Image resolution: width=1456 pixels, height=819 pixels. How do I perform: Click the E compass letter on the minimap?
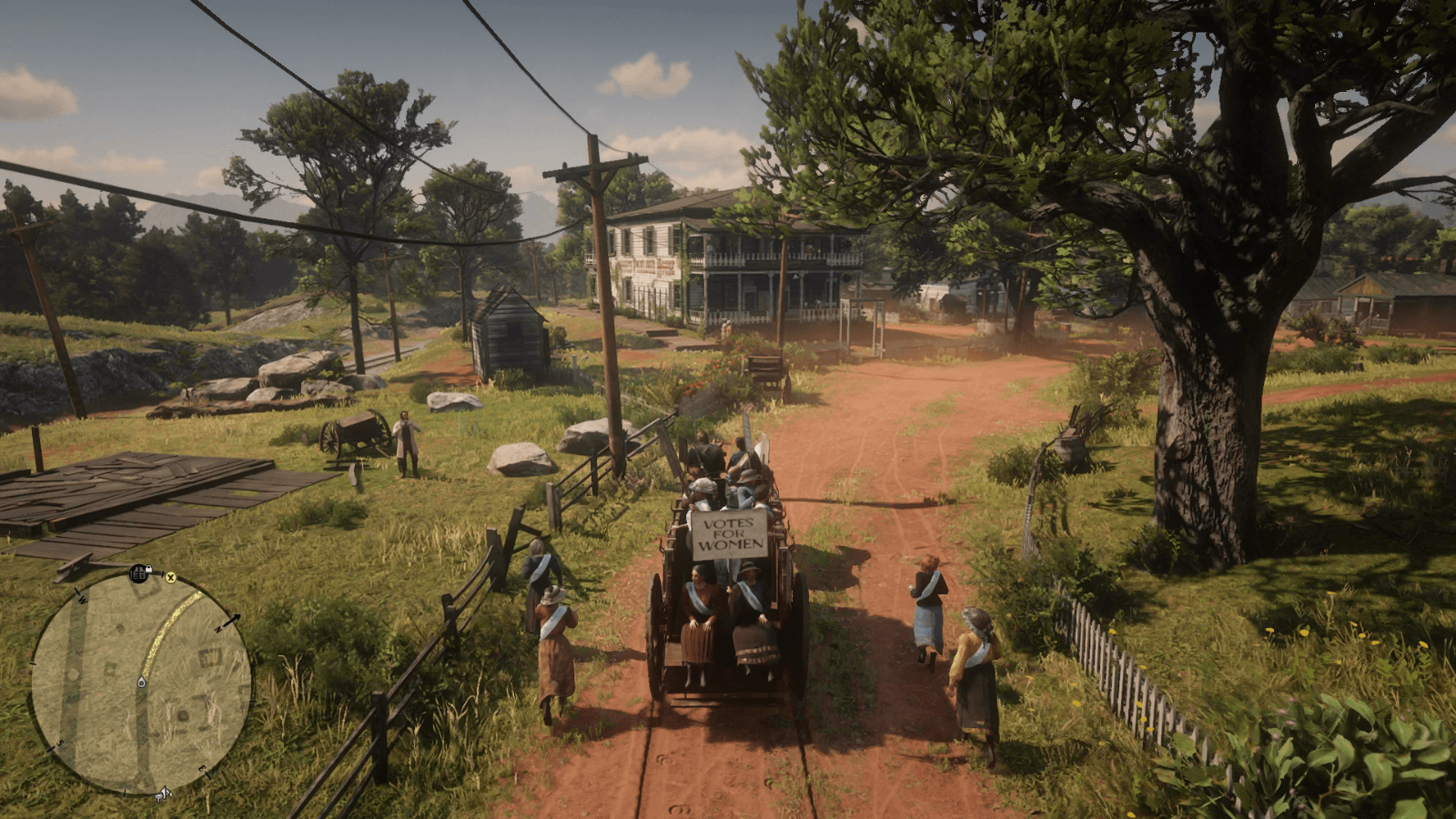click(x=202, y=769)
